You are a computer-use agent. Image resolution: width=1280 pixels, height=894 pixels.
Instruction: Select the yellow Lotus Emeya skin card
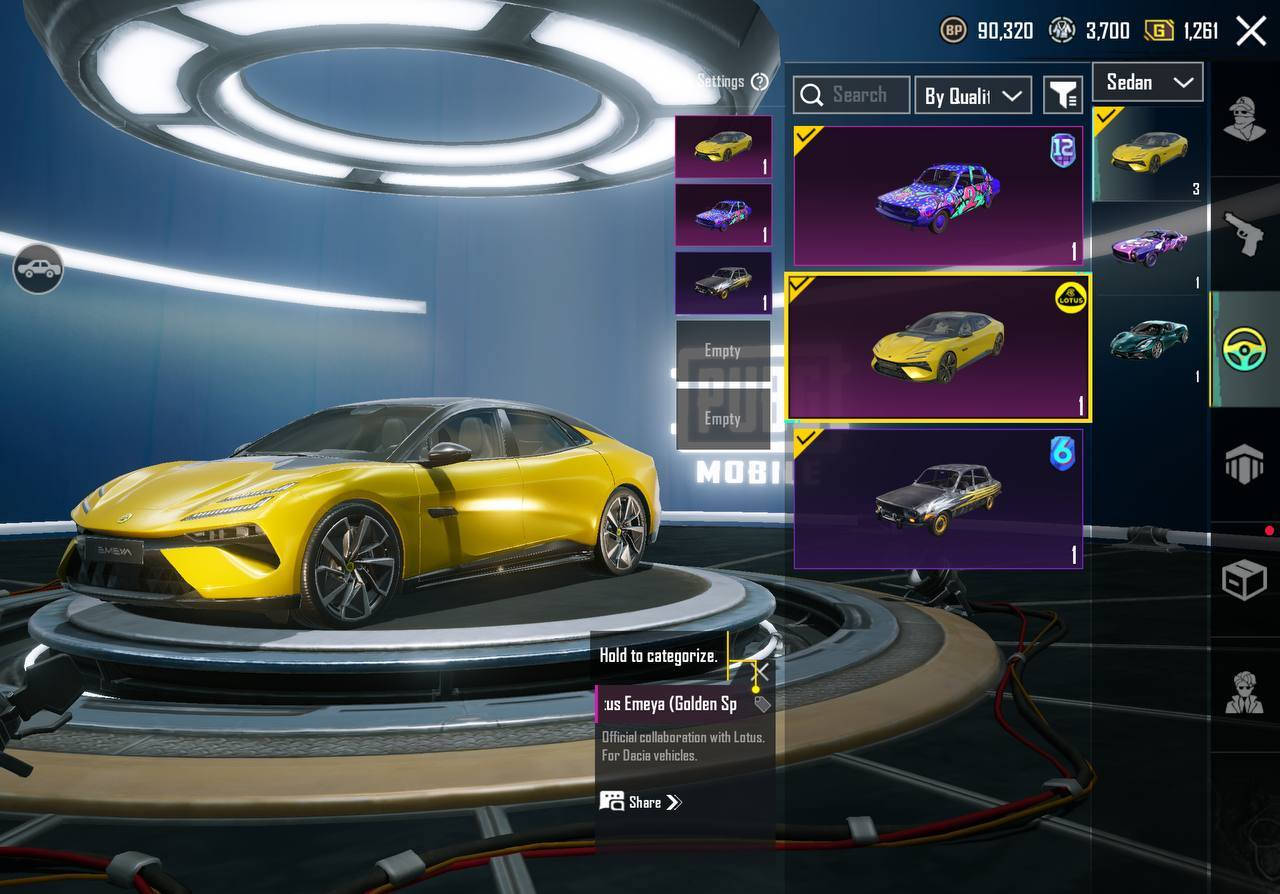(x=938, y=347)
